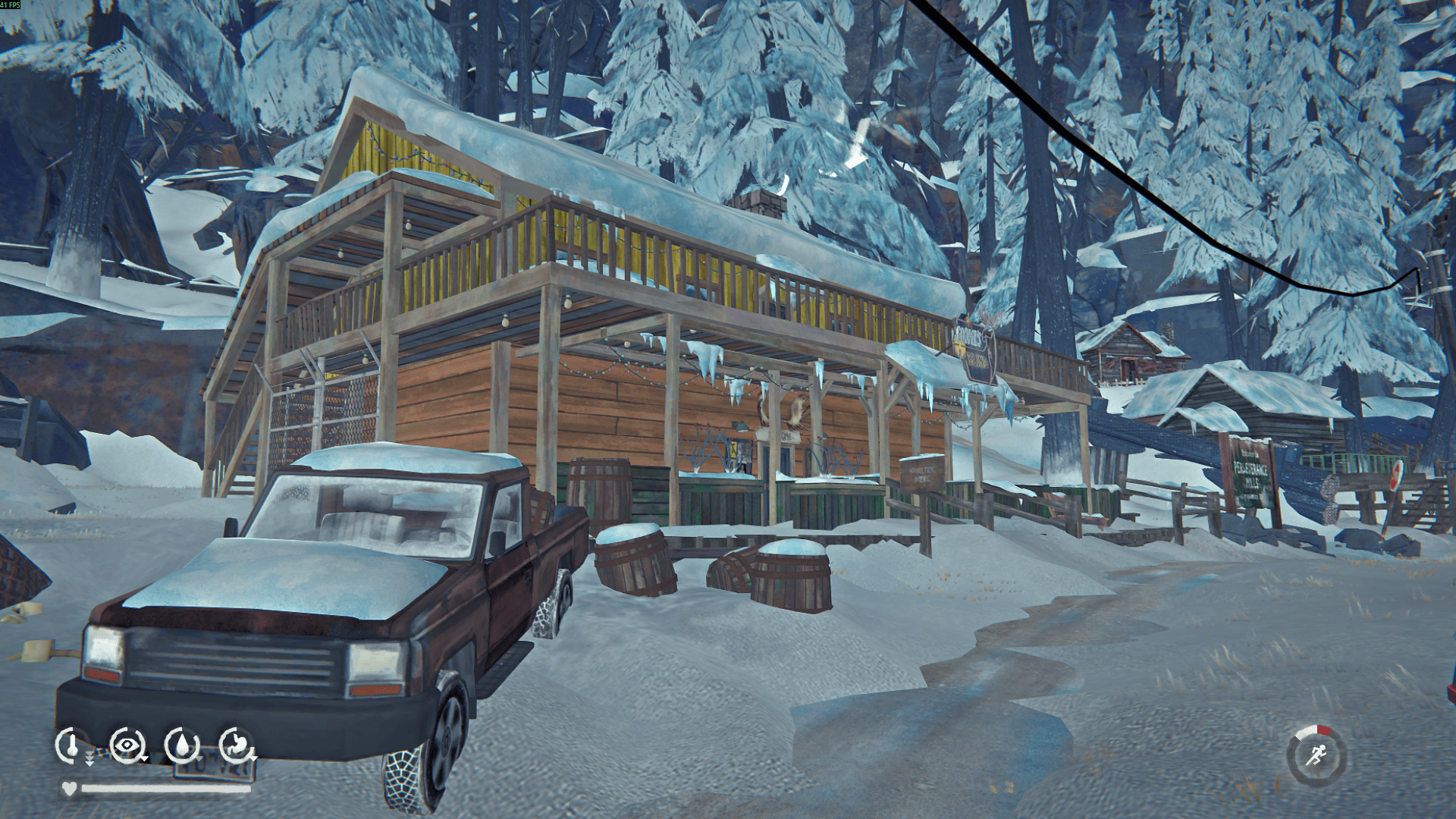Click the thermometer warmth status icon

point(72,745)
